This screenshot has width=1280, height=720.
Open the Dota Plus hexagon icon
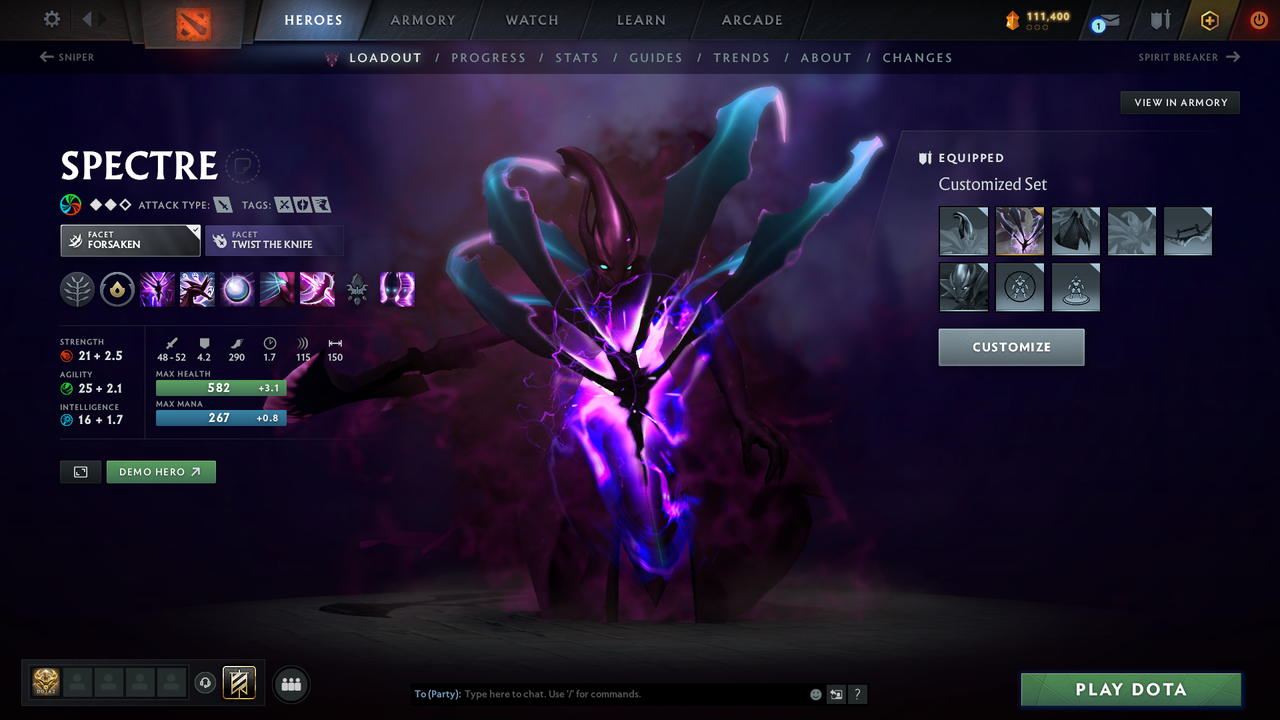point(1209,19)
